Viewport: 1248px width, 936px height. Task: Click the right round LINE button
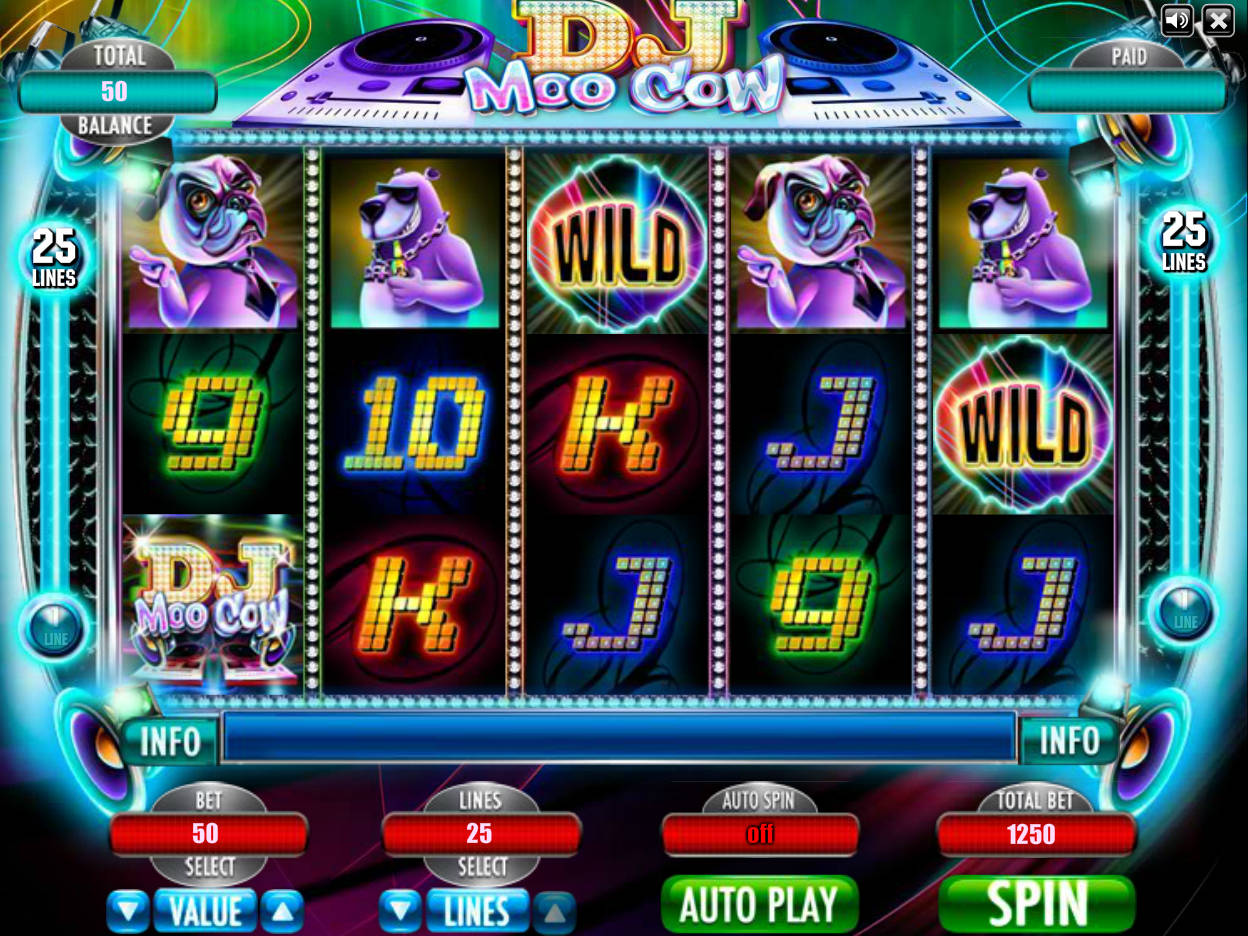(x=1184, y=611)
